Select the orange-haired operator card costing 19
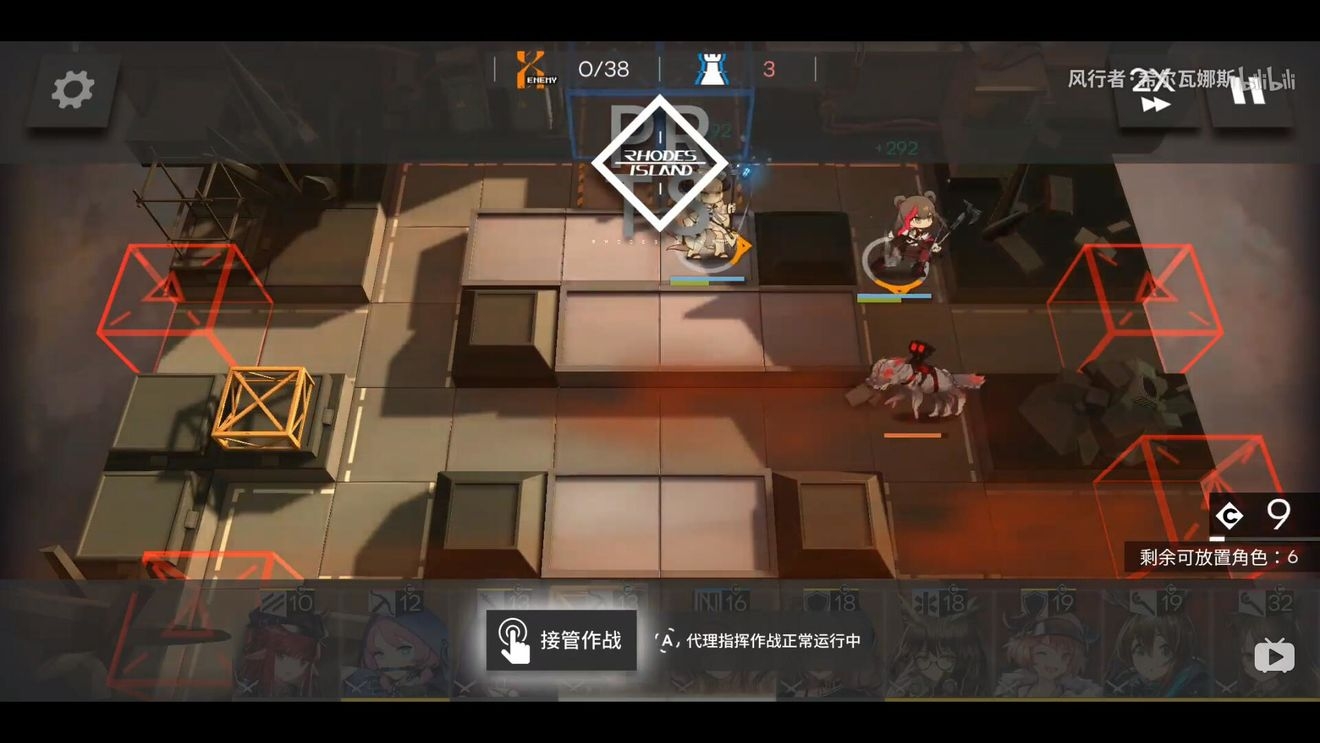 click(1046, 645)
